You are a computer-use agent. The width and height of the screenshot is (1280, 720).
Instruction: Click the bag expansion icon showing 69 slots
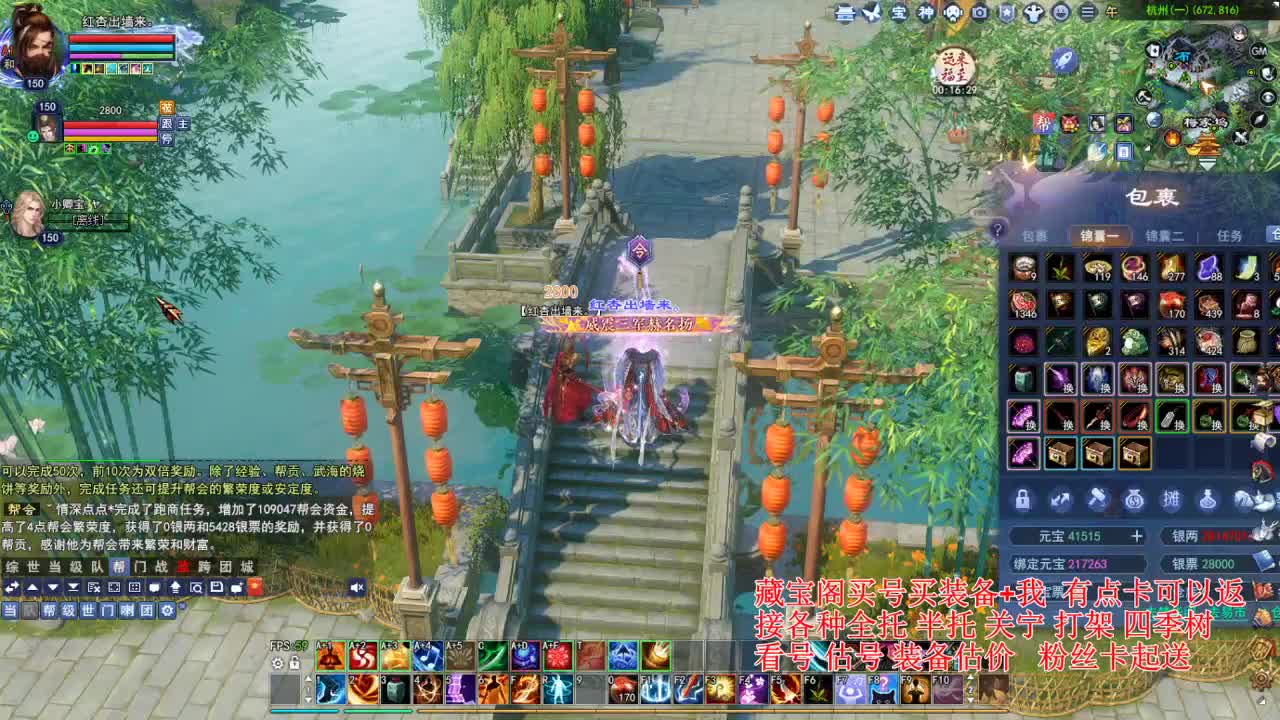(x=1135, y=500)
